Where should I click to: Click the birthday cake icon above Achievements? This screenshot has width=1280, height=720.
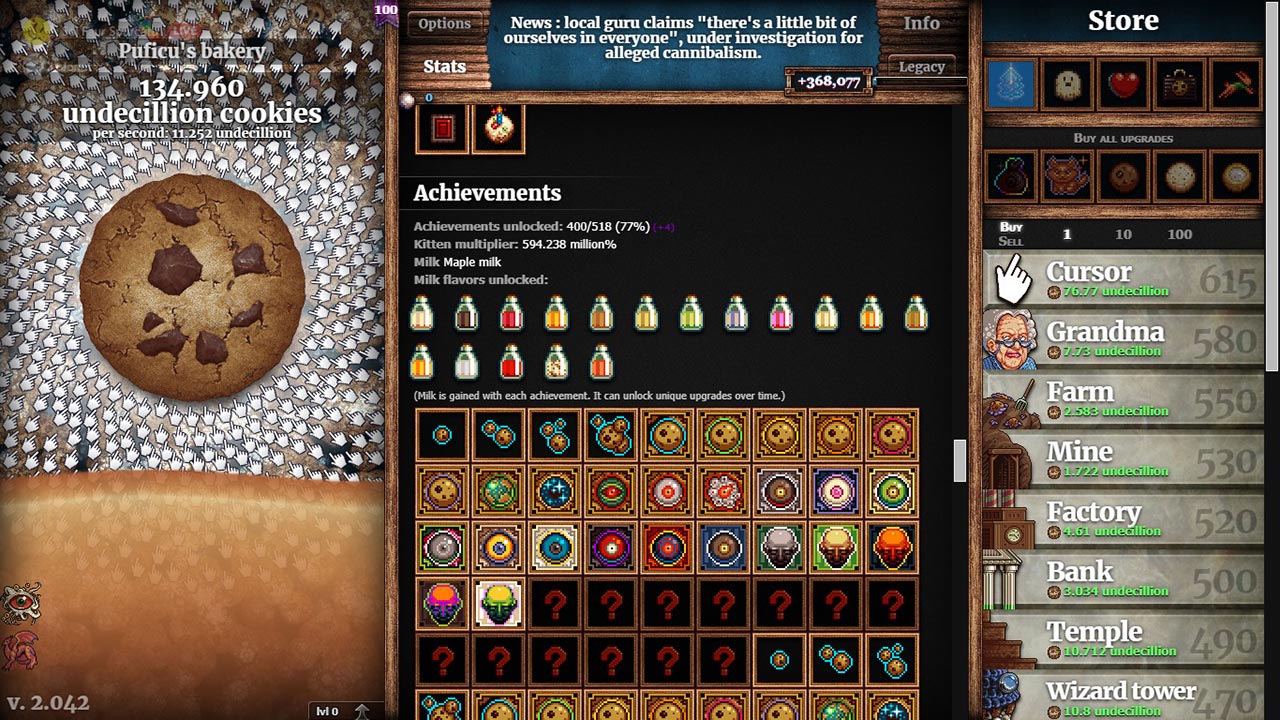point(499,128)
